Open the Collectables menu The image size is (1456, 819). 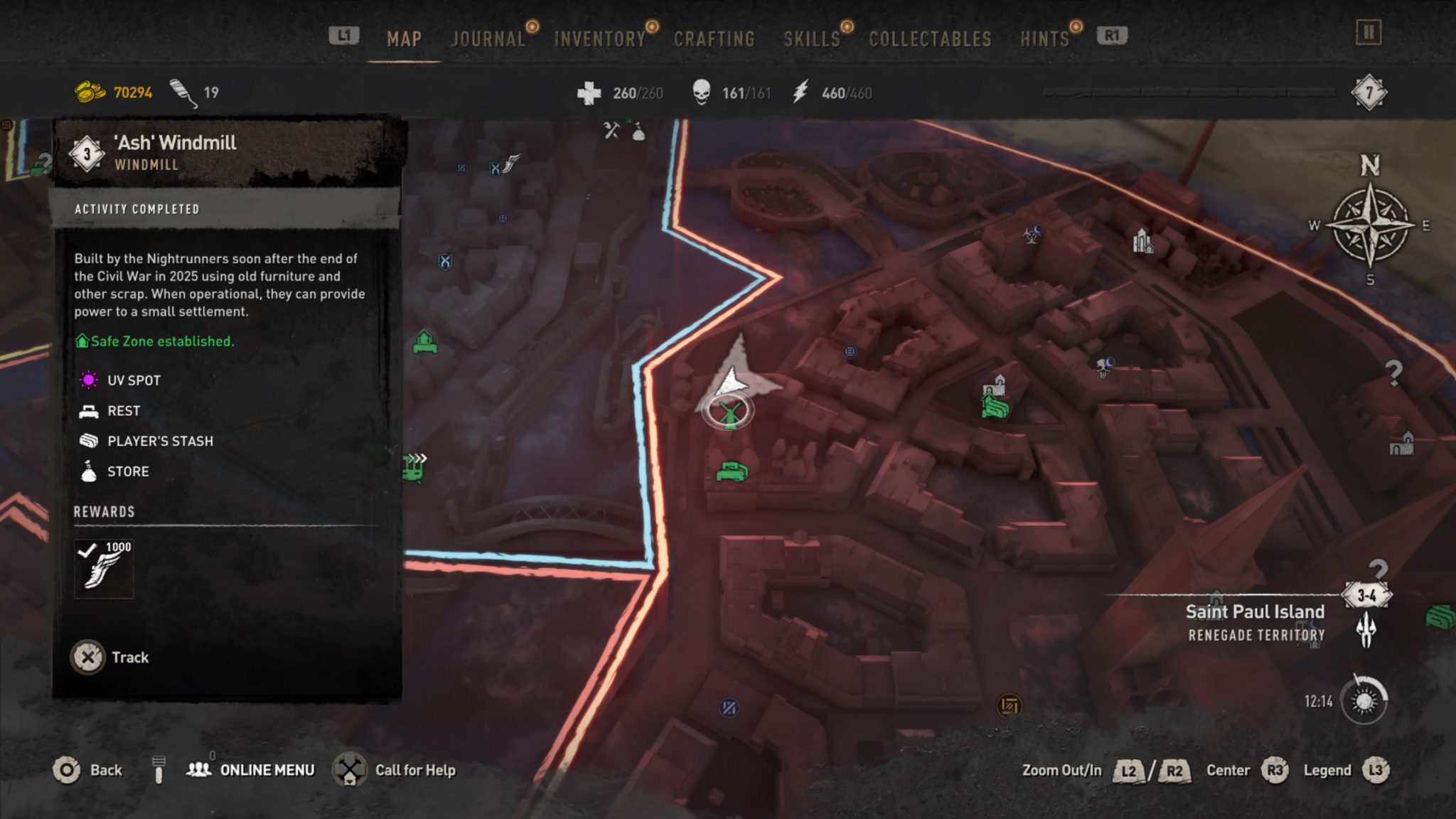[x=928, y=39]
